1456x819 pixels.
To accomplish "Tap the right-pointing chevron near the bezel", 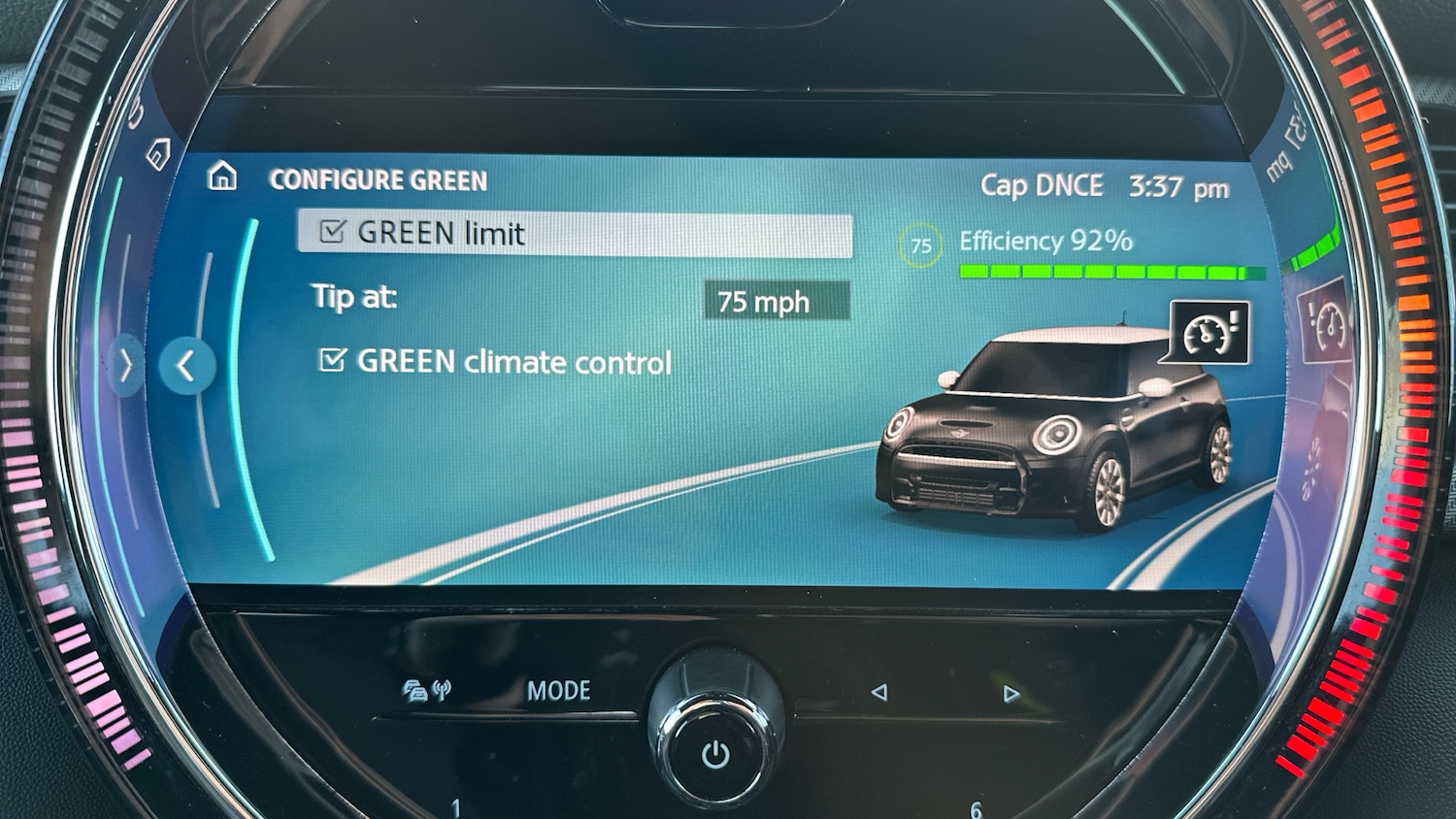I will tap(126, 365).
